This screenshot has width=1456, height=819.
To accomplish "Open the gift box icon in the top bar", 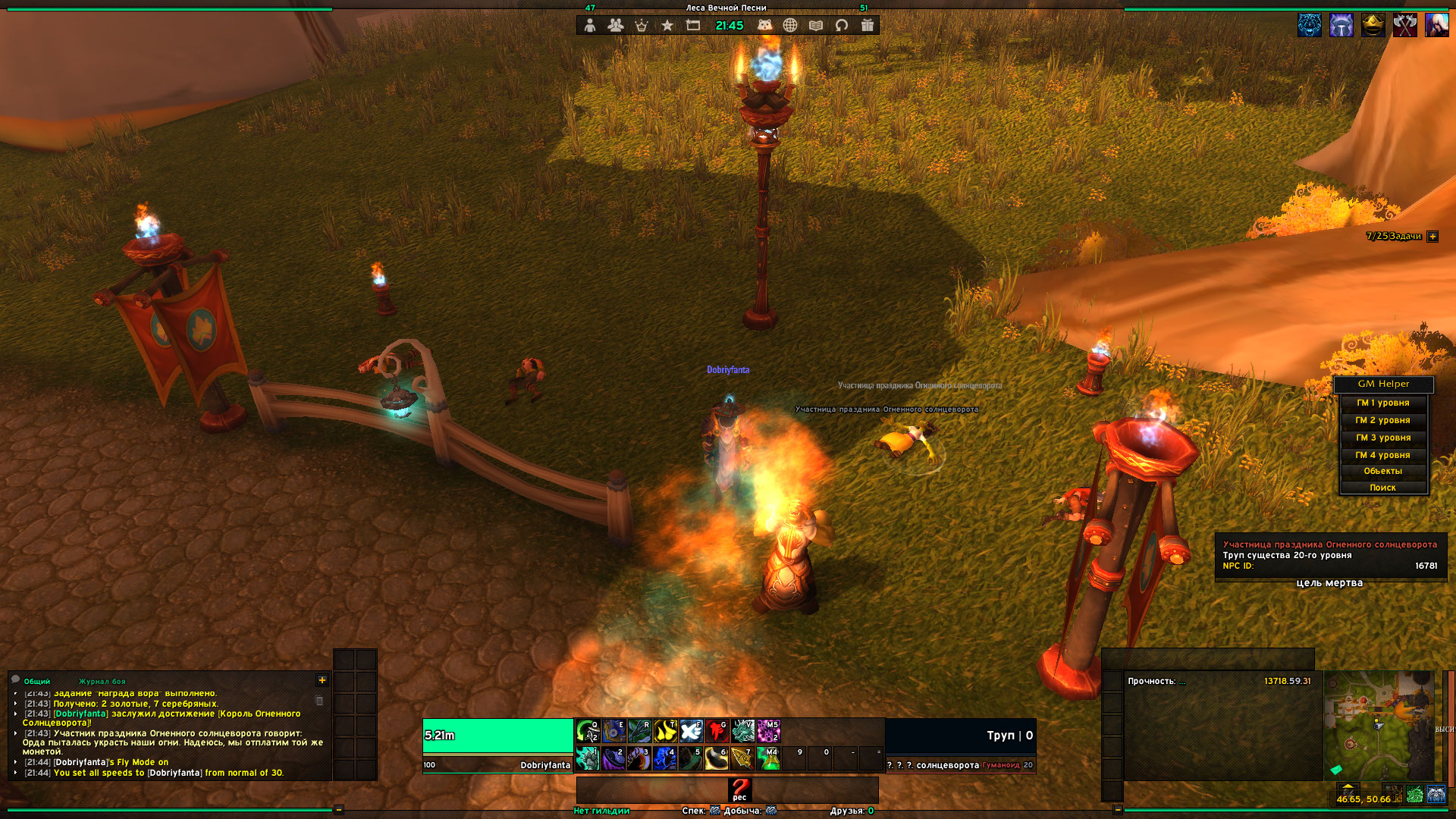I will coord(868,26).
